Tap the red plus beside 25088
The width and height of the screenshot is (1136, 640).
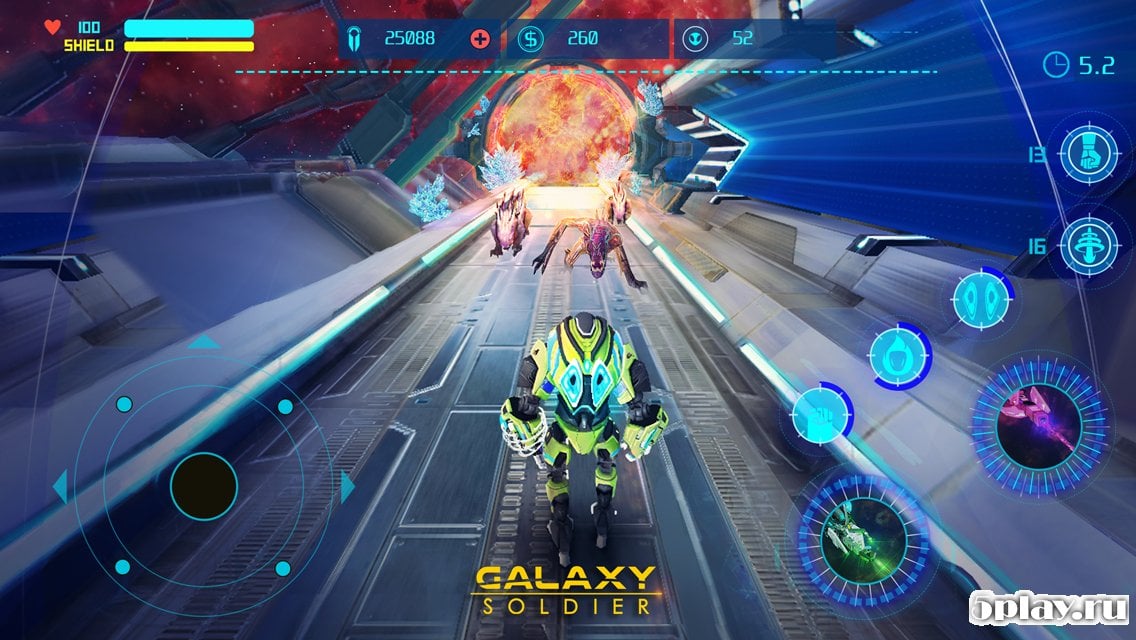tap(481, 39)
